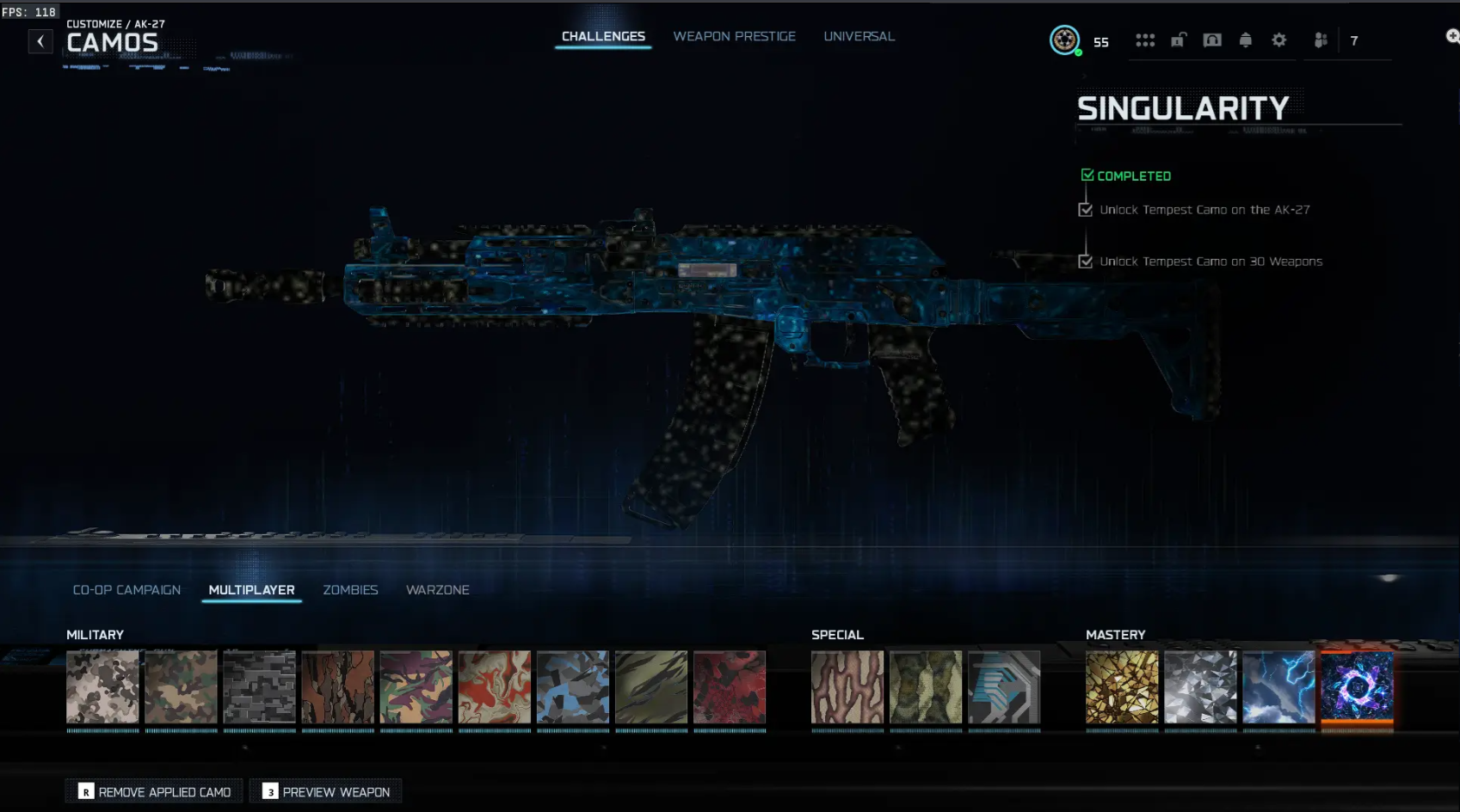Open the recordings camera icon

[1212, 40]
